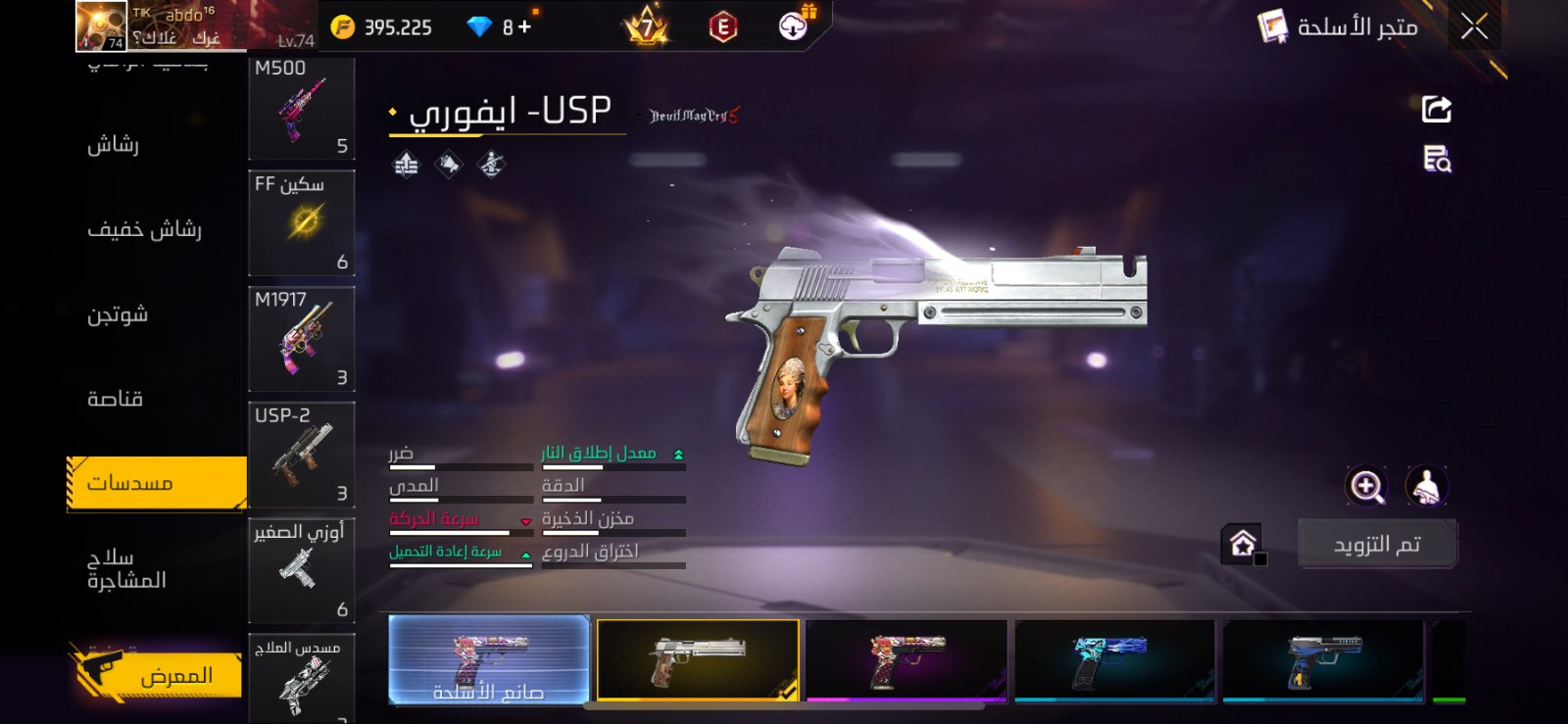This screenshot has width=1568, height=724.
Task: Click the تم التزويد equipped button
Action: (1377, 545)
